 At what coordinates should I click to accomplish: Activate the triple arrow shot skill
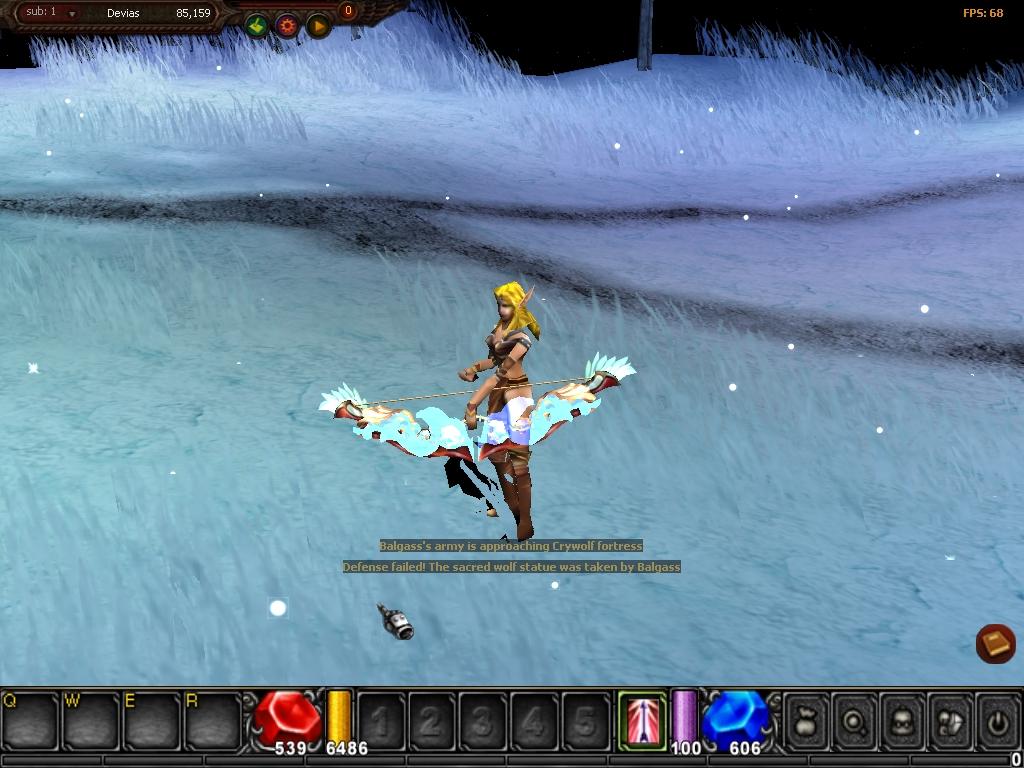[641, 719]
